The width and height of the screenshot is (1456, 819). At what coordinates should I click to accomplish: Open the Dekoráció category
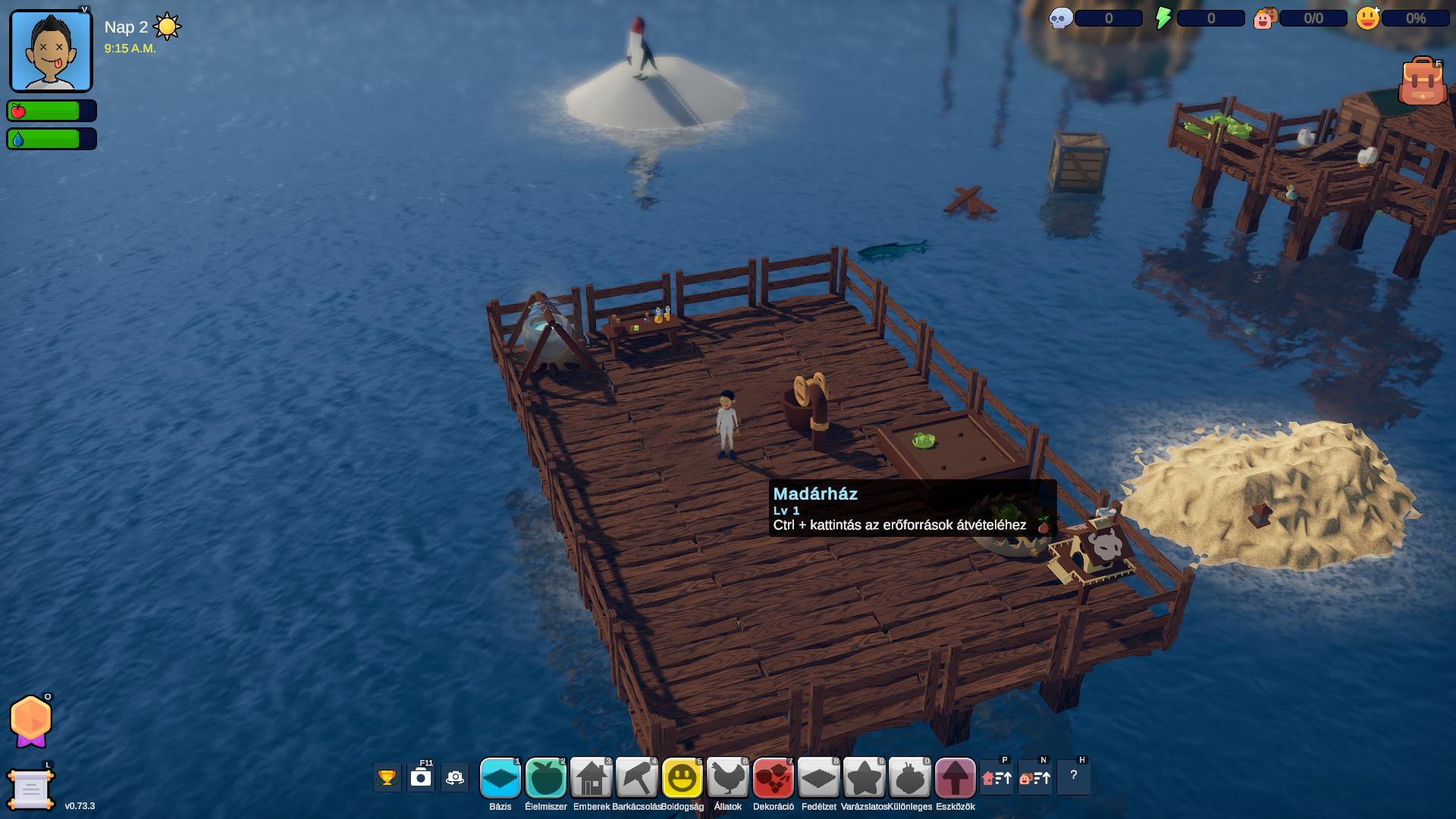pyautogui.click(x=773, y=778)
